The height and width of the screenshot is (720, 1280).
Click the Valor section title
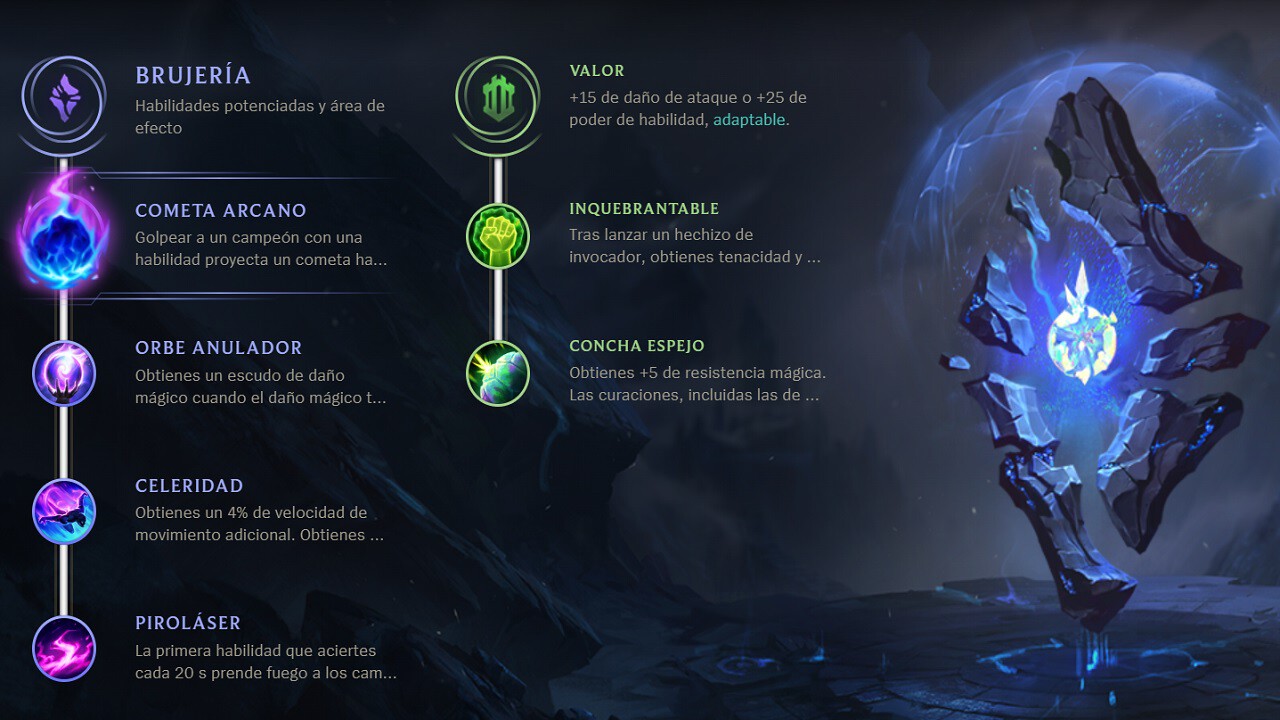click(596, 71)
